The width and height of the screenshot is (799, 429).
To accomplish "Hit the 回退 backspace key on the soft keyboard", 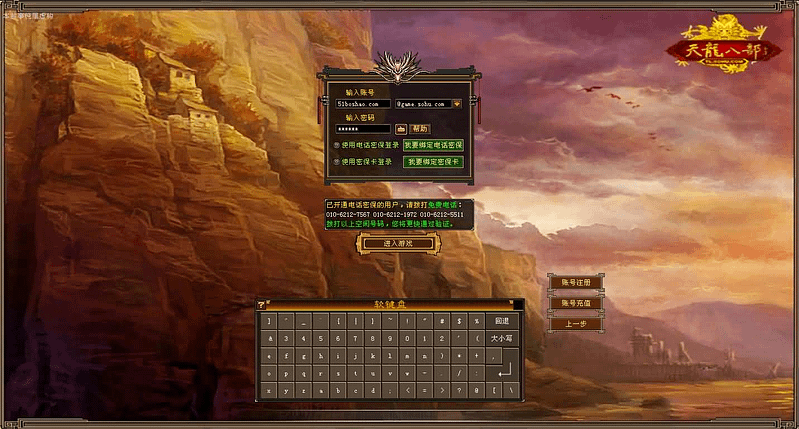I will pos(502,321).
